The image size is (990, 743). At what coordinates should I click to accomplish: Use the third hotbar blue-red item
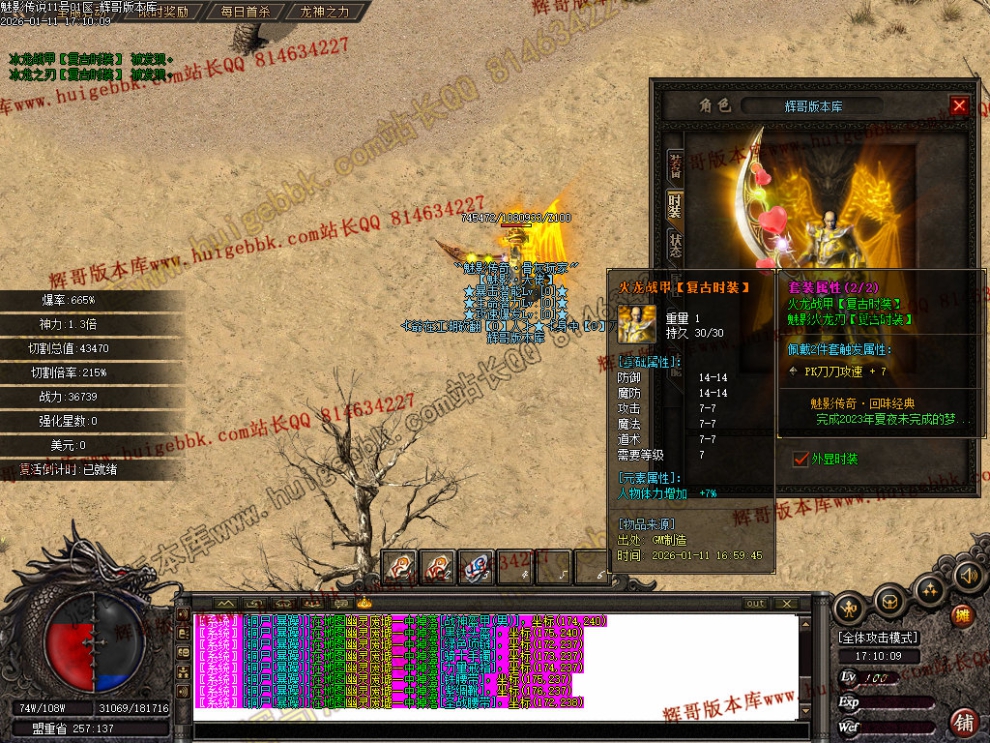[x=475, y=567]
